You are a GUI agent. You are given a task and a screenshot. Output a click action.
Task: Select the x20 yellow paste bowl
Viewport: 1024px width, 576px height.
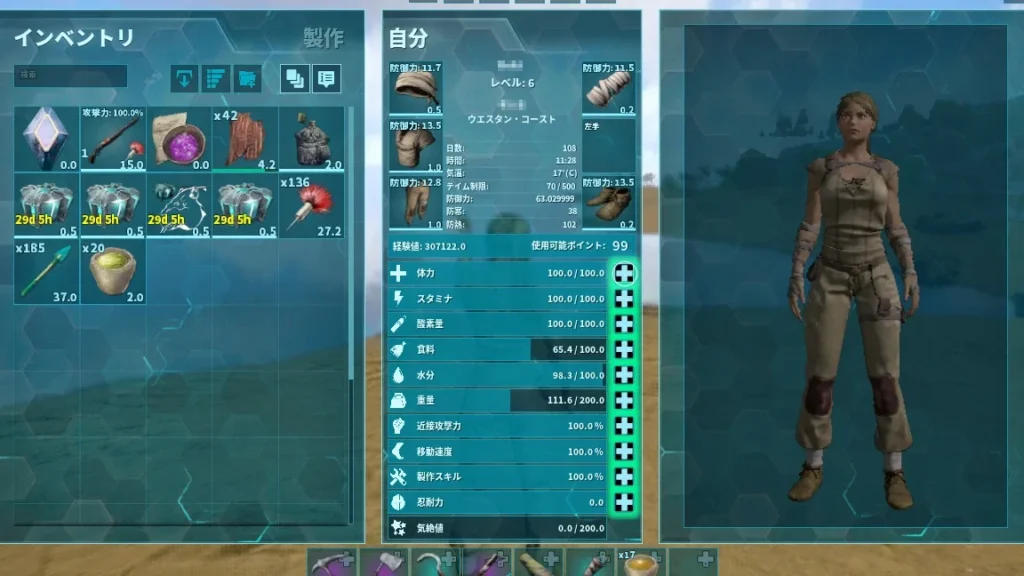pyautogui.click(x=113, y=271)
